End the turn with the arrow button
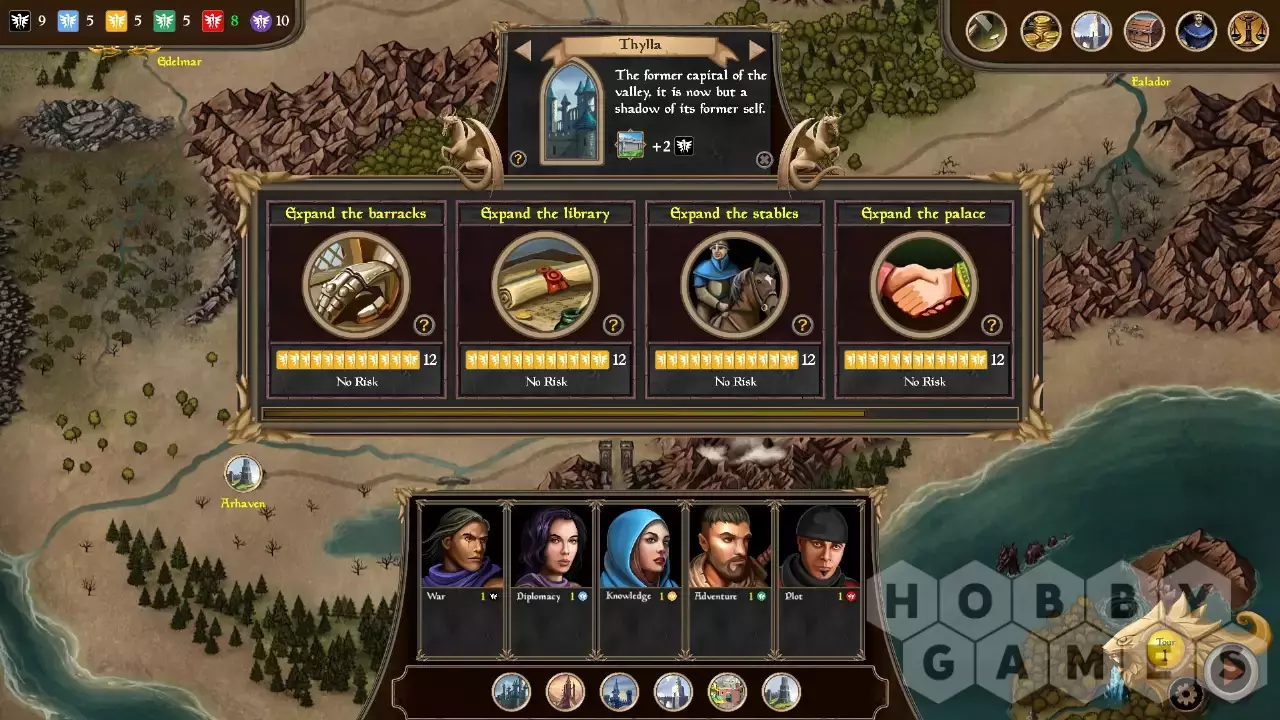The height and width of the screenshot is (720, 1280). tap(1231, 669)
